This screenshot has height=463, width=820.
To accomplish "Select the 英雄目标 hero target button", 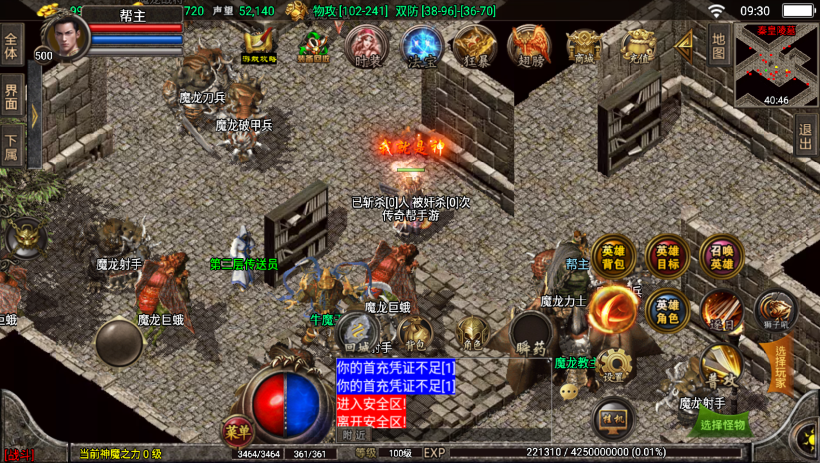I will (x=666, y=256).
